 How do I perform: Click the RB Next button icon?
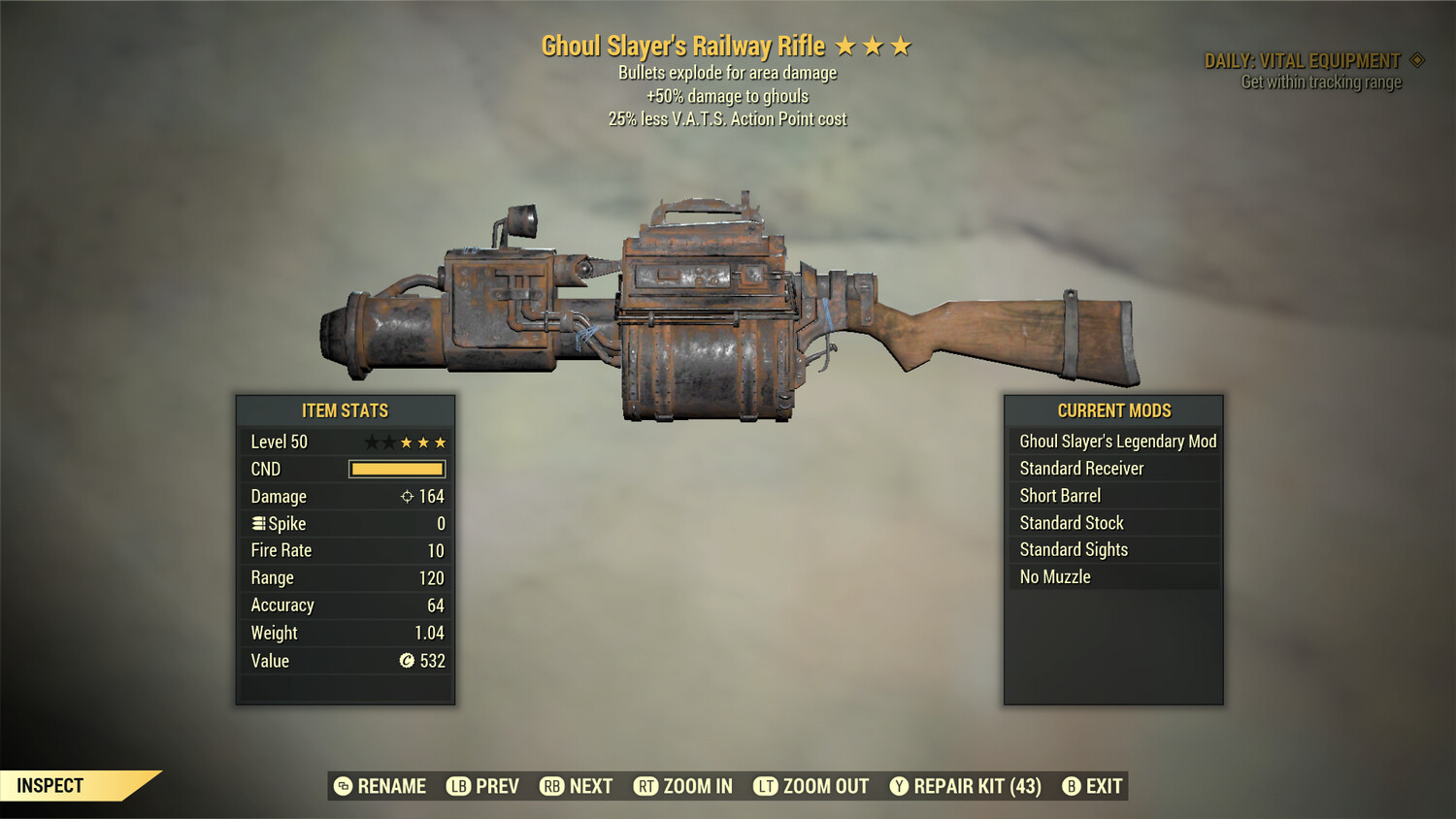pyautogui.click(x=553, y=786)
